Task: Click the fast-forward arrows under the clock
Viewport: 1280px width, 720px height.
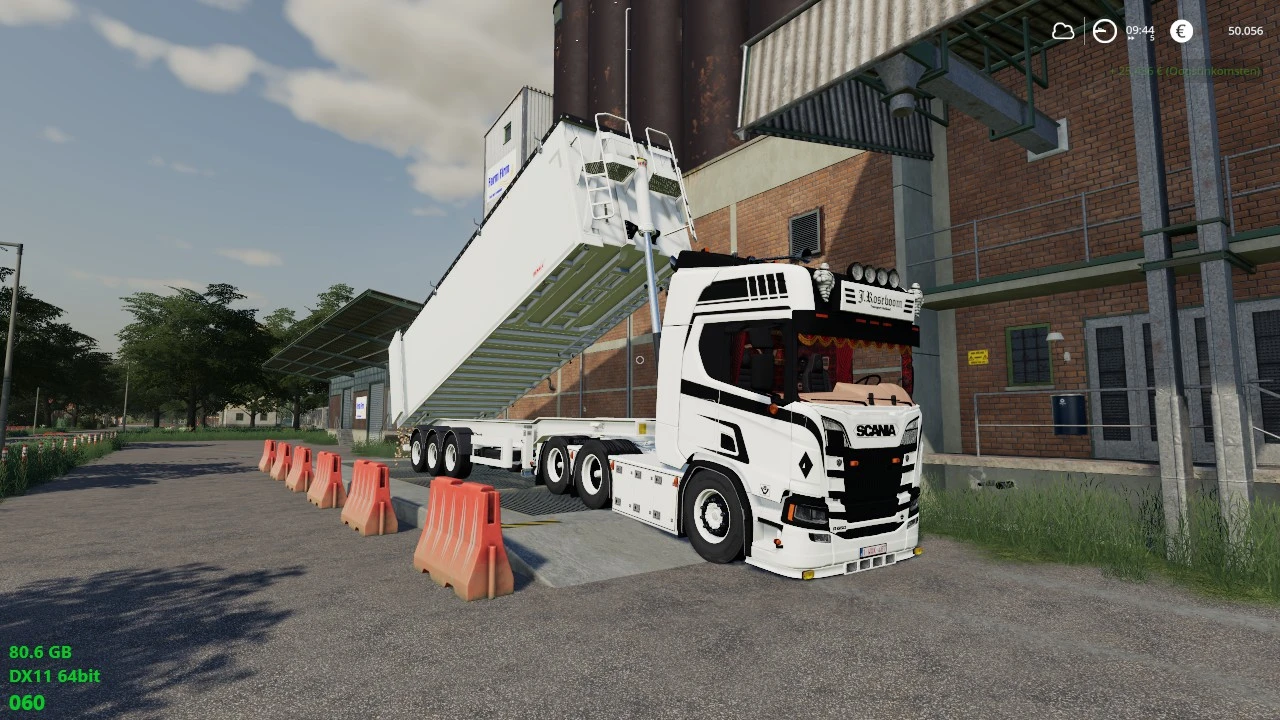Action: pos(1131,38)
